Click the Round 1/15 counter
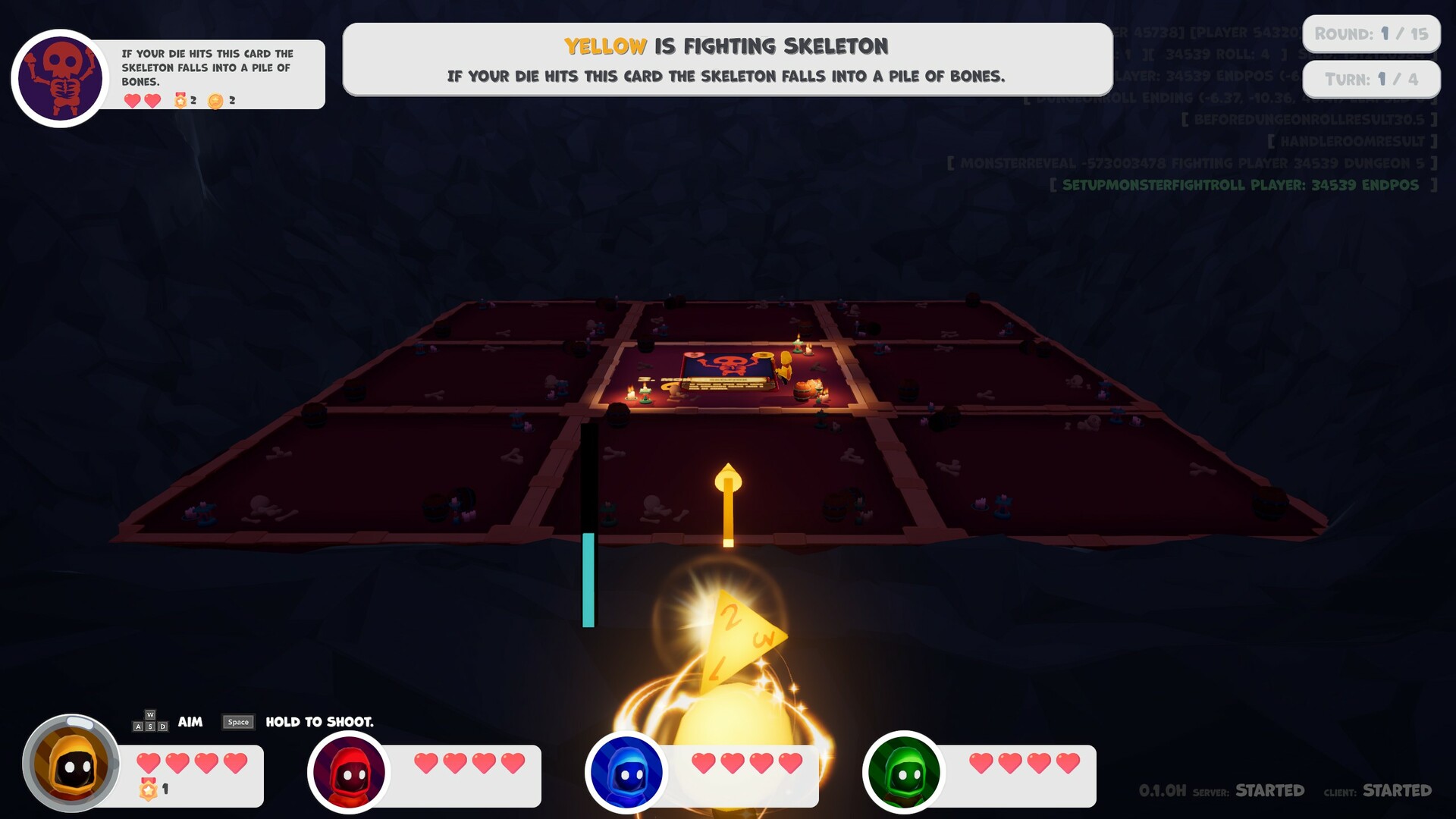Screen dimensions: 1456x819 click(x=1371, y=33)
